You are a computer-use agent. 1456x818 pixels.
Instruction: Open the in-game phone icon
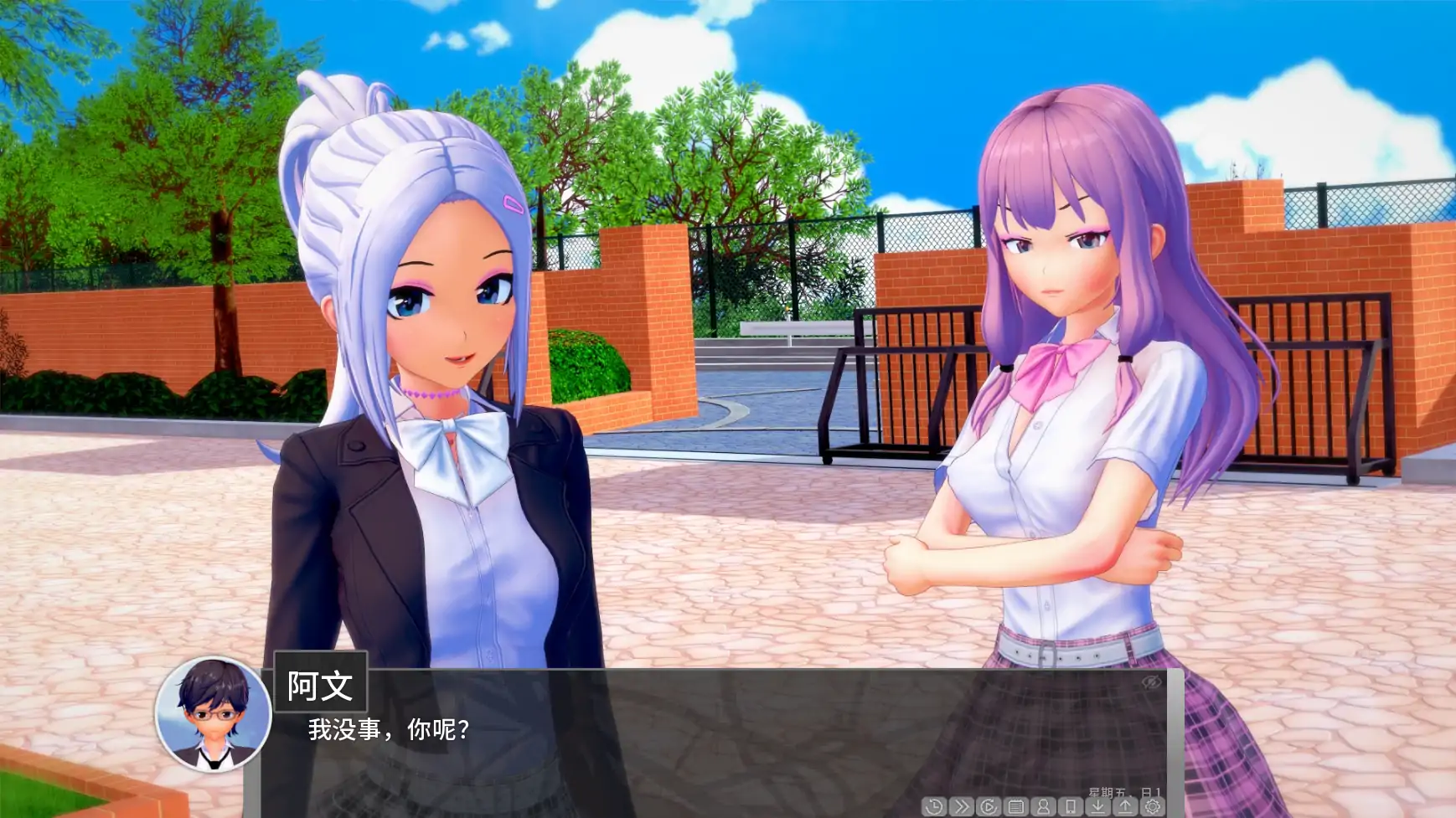1070,806
